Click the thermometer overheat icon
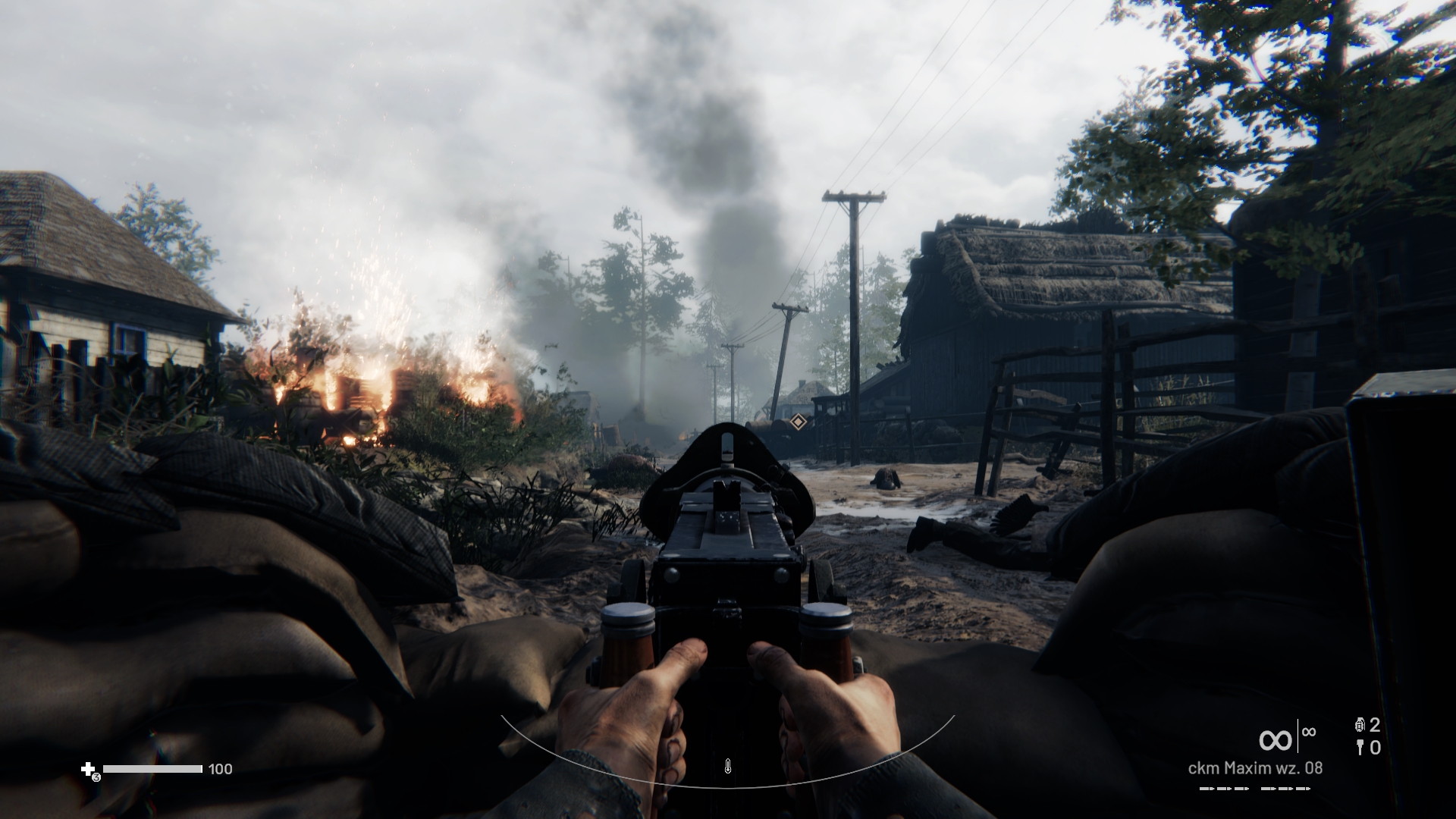The width and height of the screenshot is (1456, 819). tap(727, 766)
